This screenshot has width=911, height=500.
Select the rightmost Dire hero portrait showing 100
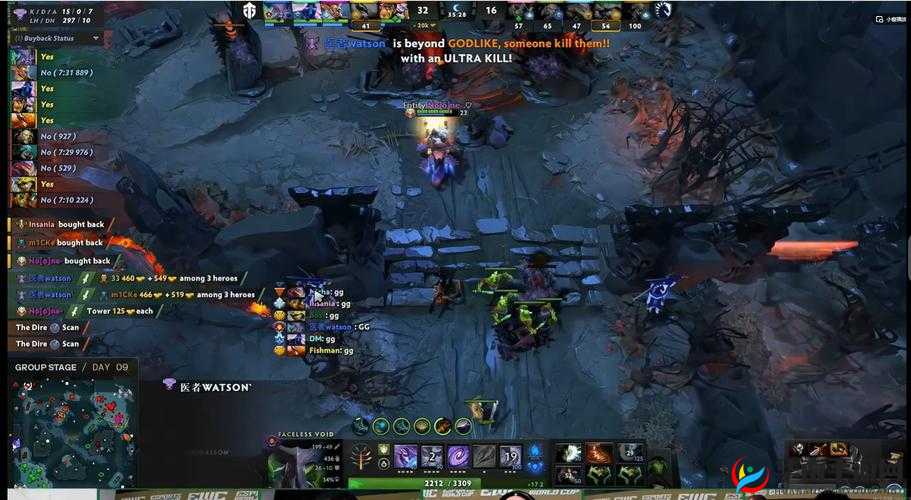[636, 11]
